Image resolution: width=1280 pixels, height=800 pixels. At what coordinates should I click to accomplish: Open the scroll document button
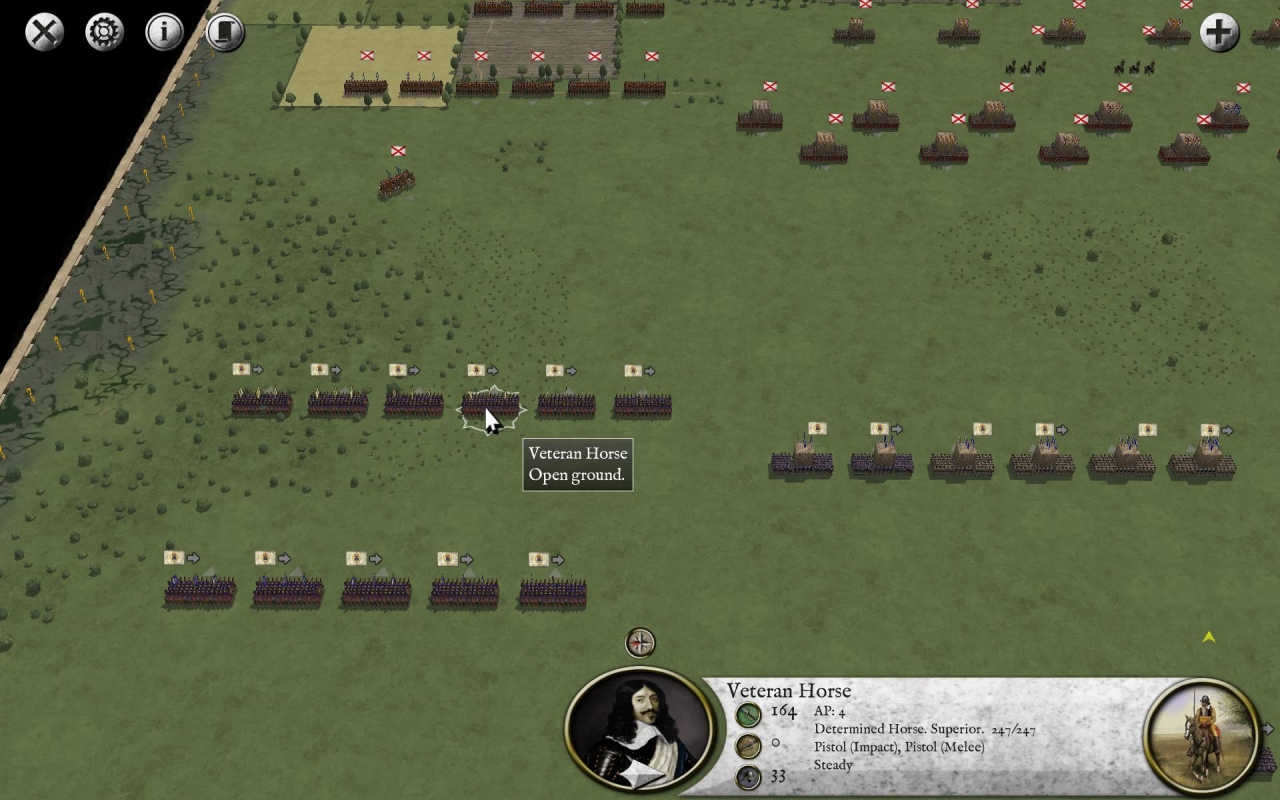(x=225, y=32)
